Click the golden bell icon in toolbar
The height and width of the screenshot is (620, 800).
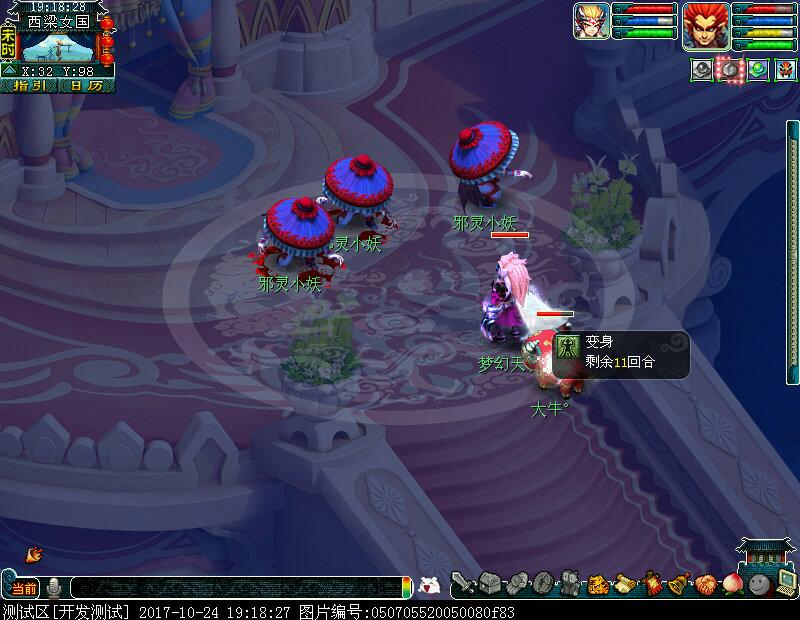click(680, 583)
